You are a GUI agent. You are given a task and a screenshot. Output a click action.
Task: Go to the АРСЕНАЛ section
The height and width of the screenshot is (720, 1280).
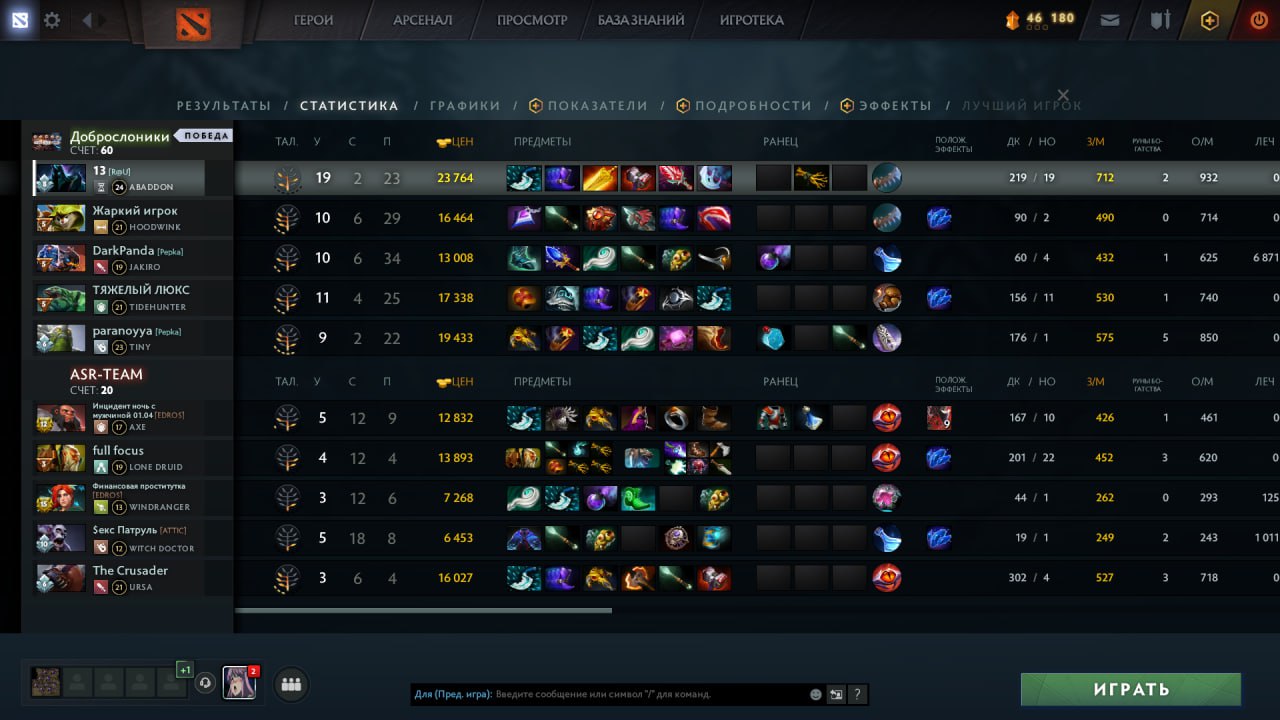pos(422,20)
